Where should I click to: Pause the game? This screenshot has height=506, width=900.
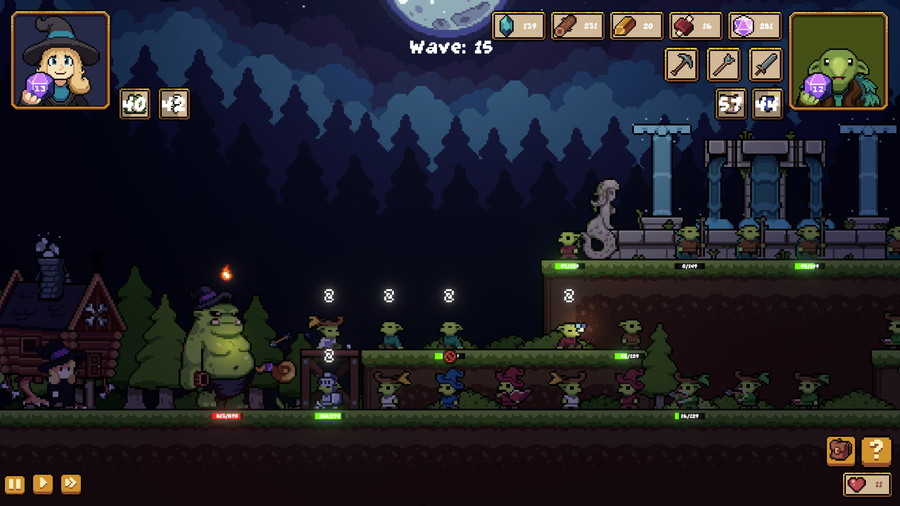click(15, 484)
